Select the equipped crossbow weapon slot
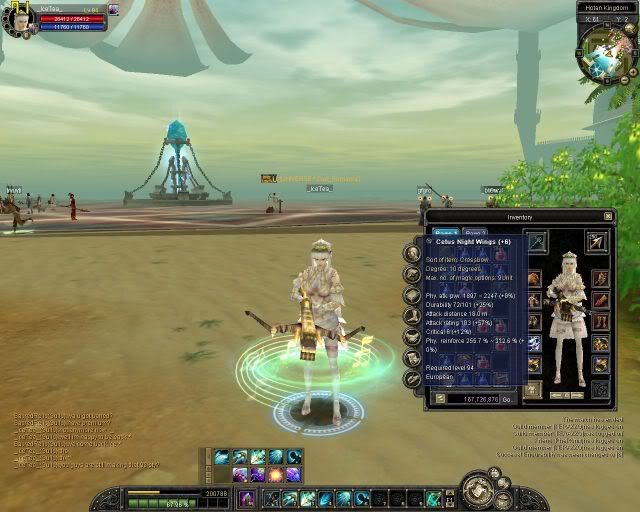This screenshot has height=512, width=640. [535, 241]
